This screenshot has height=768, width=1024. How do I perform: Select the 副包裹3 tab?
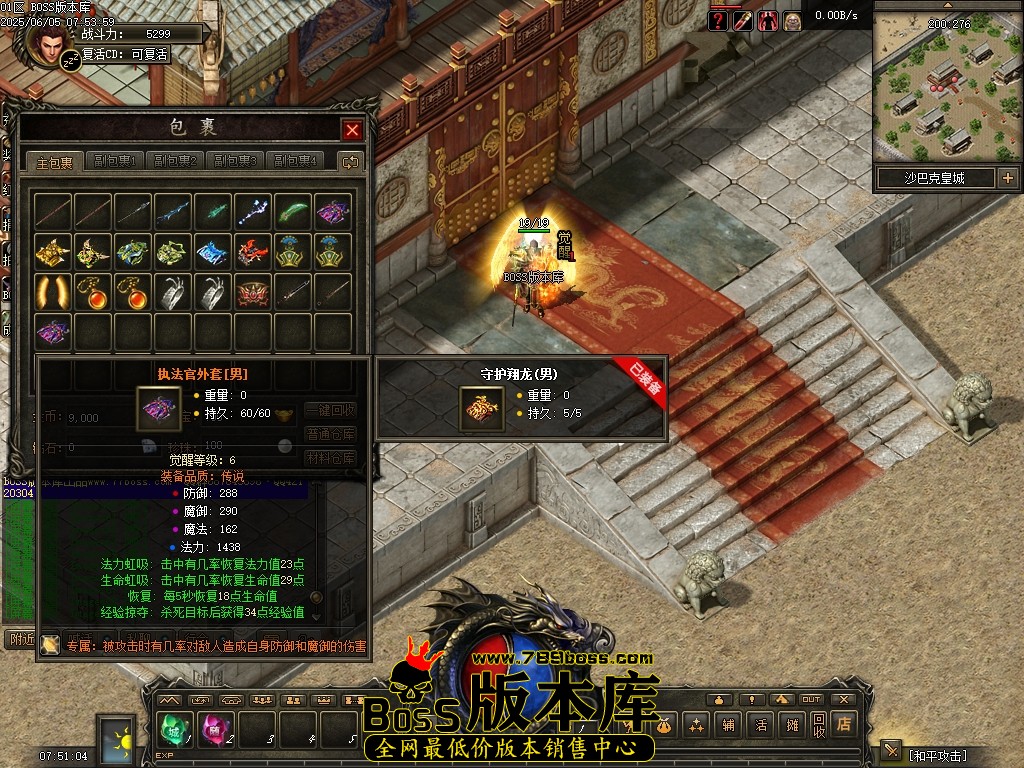235,161
